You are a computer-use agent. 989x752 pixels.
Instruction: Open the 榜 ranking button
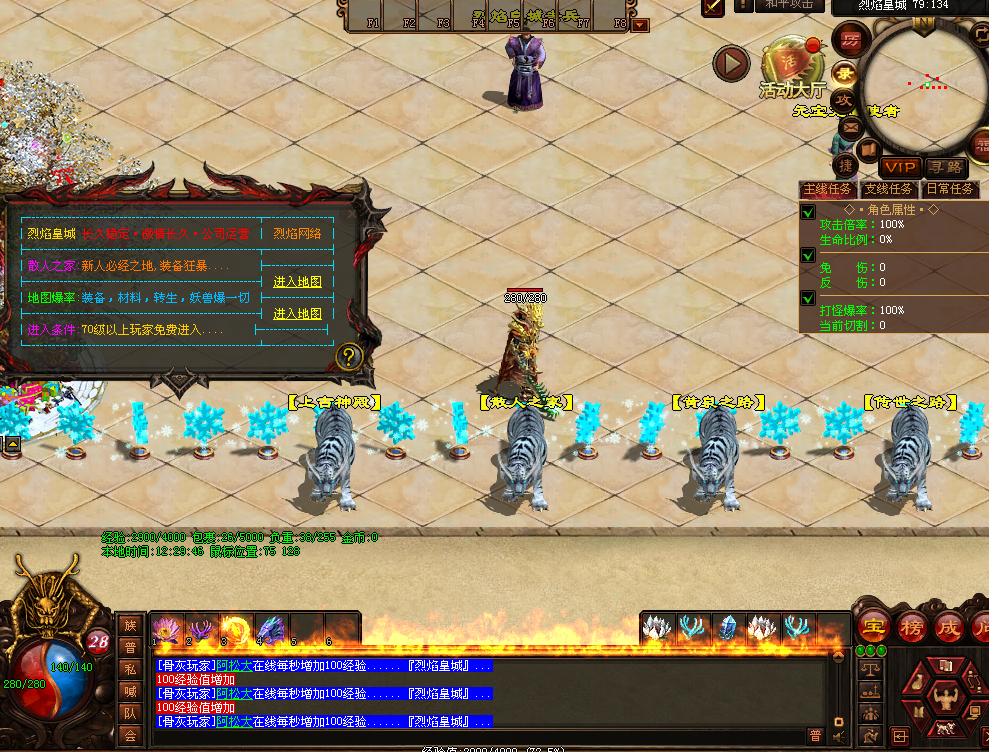click(910, 627)
